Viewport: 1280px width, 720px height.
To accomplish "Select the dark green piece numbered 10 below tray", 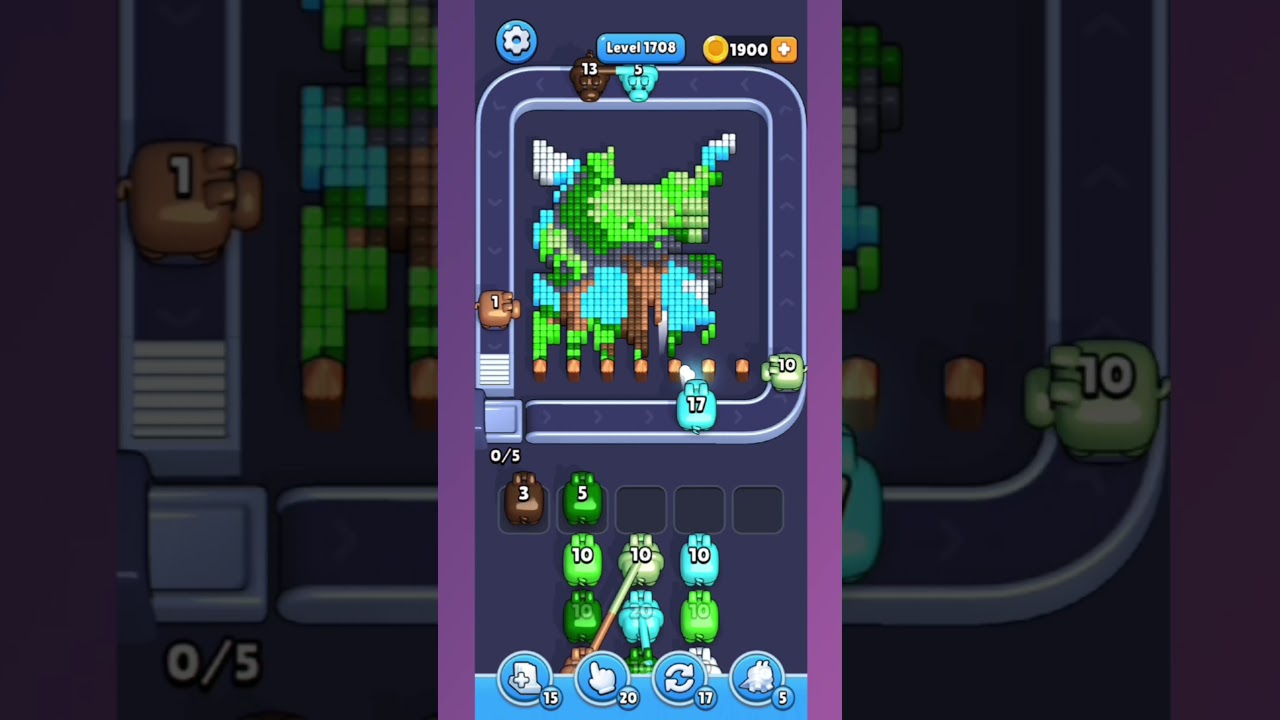I will tap(583, 615).
